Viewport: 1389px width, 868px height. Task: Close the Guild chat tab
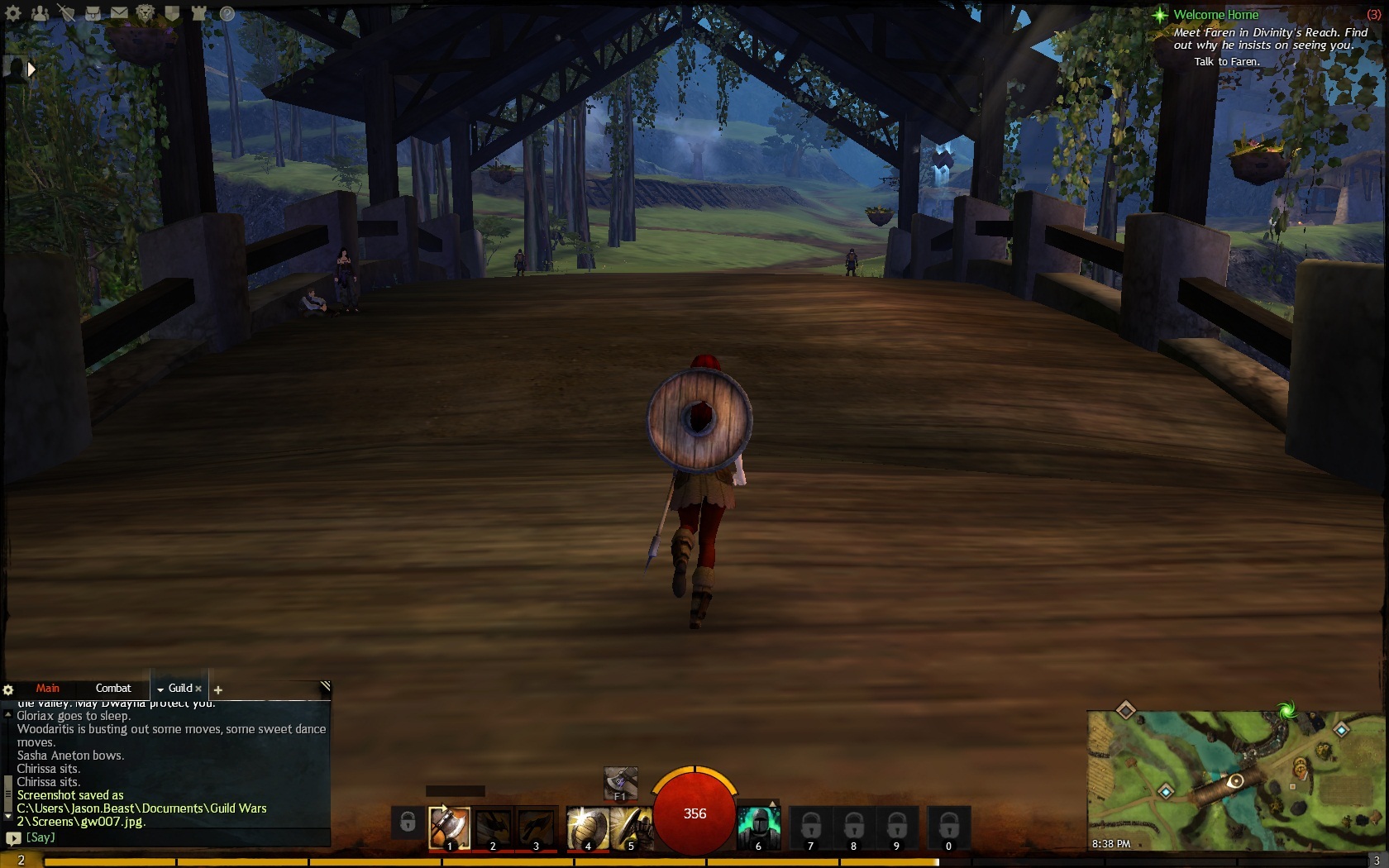[x=198, y=689]
